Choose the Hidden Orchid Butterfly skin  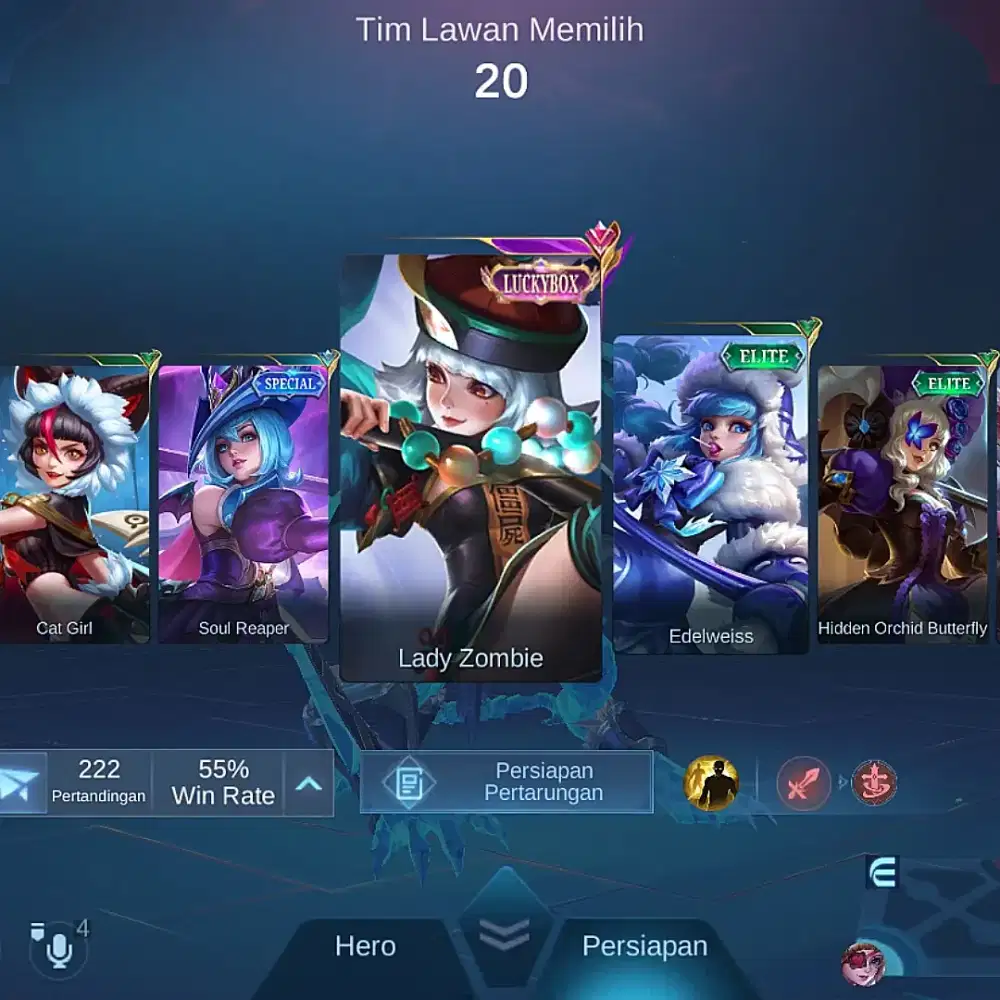coord(903,500)
